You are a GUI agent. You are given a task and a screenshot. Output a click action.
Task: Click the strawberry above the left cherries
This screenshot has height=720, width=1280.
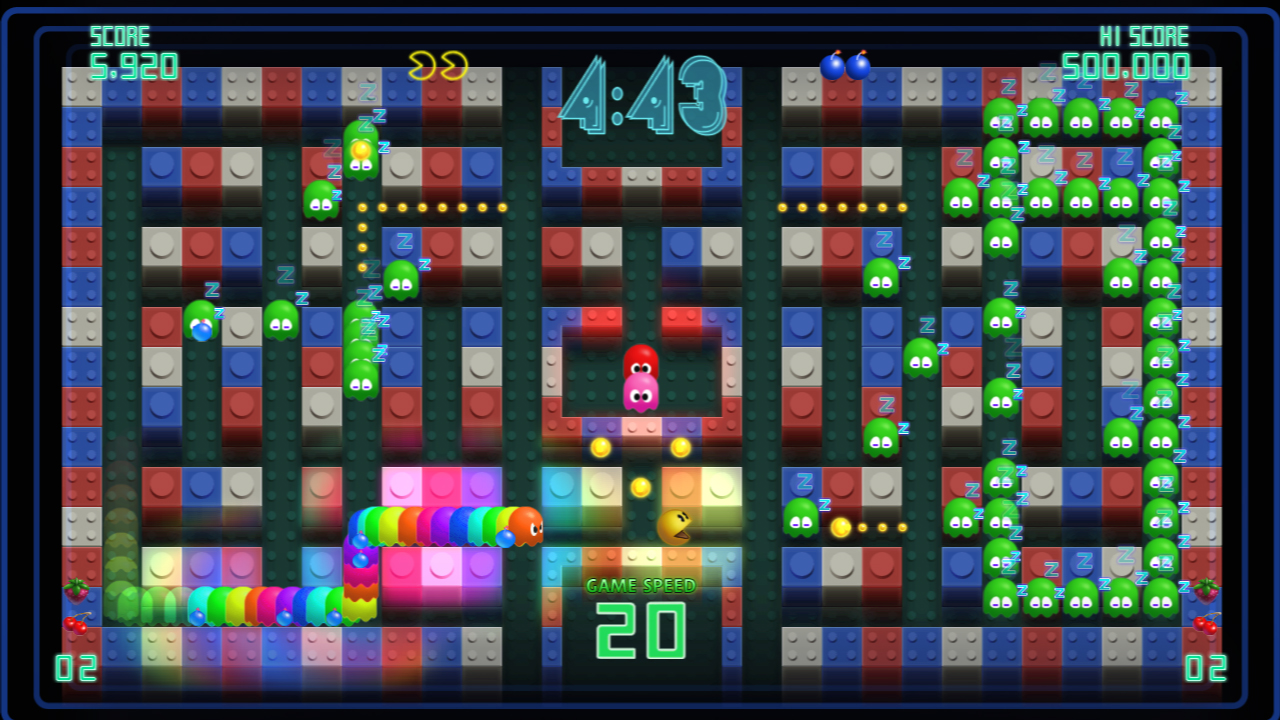[78, 589]
